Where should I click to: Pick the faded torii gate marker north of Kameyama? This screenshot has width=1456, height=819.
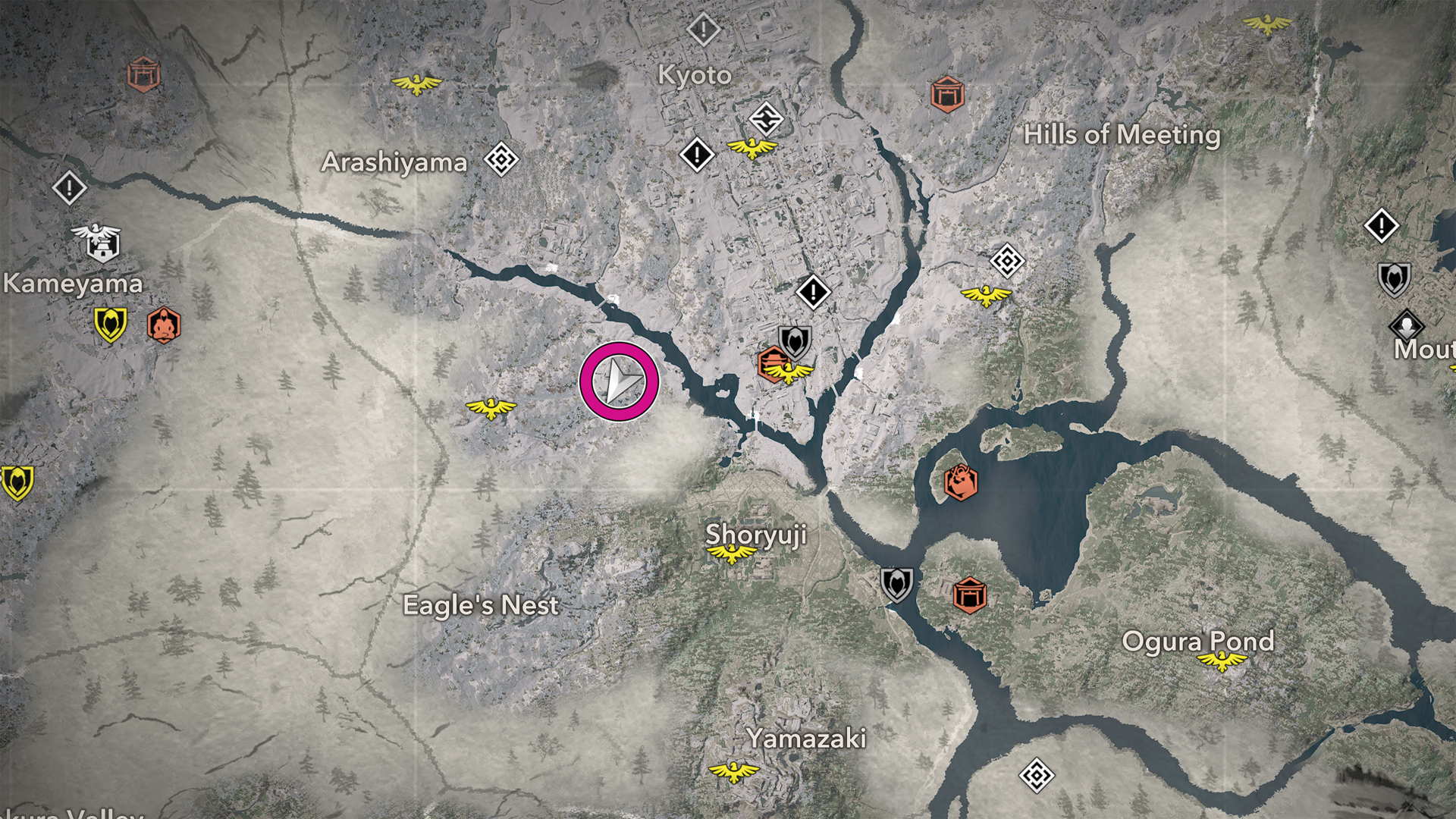pos(143,74)
